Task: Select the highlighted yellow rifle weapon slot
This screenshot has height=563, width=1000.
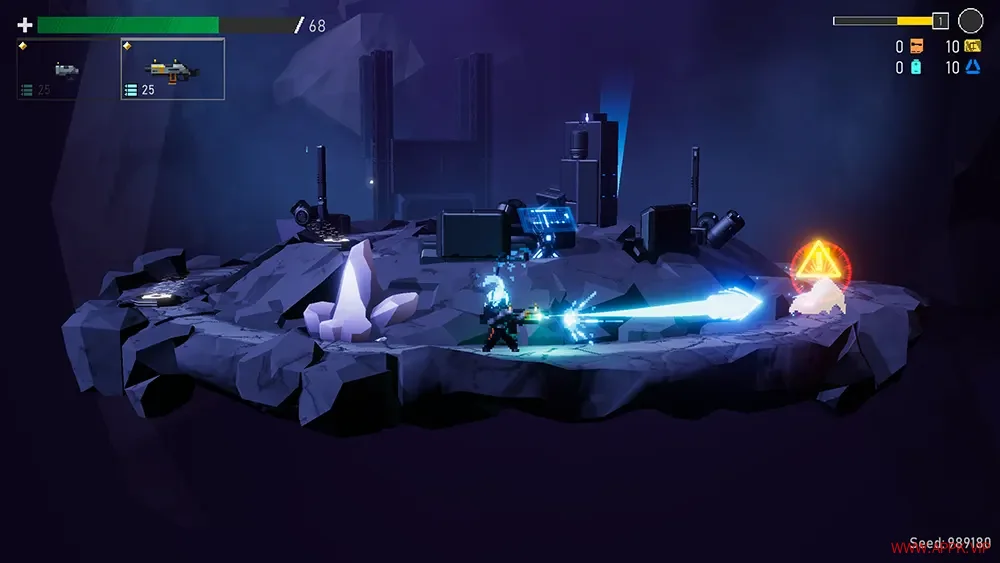Action: pos(172,70)
